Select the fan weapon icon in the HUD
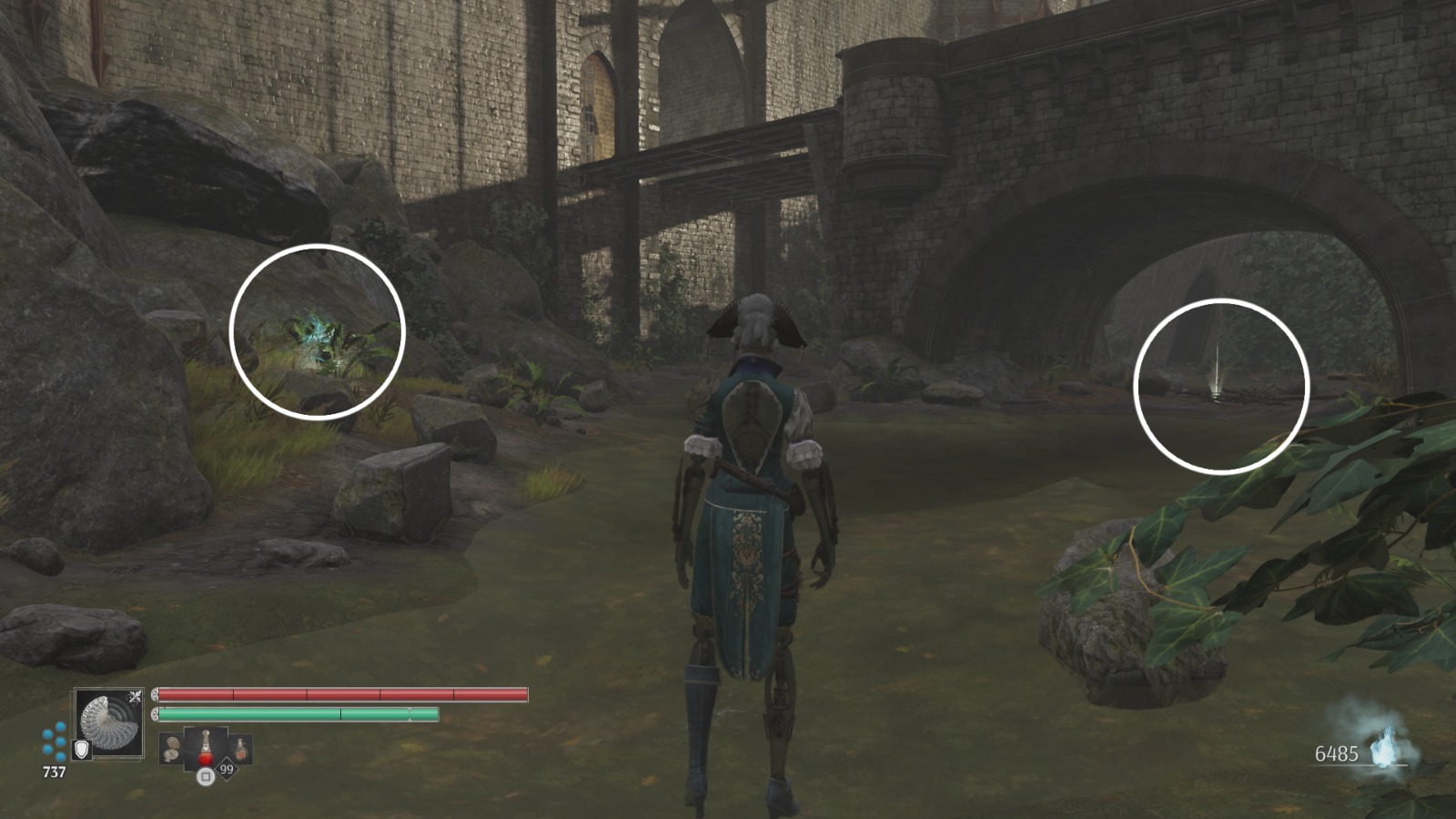This screenshot has width=1456, height=819. tap(109, 724)
